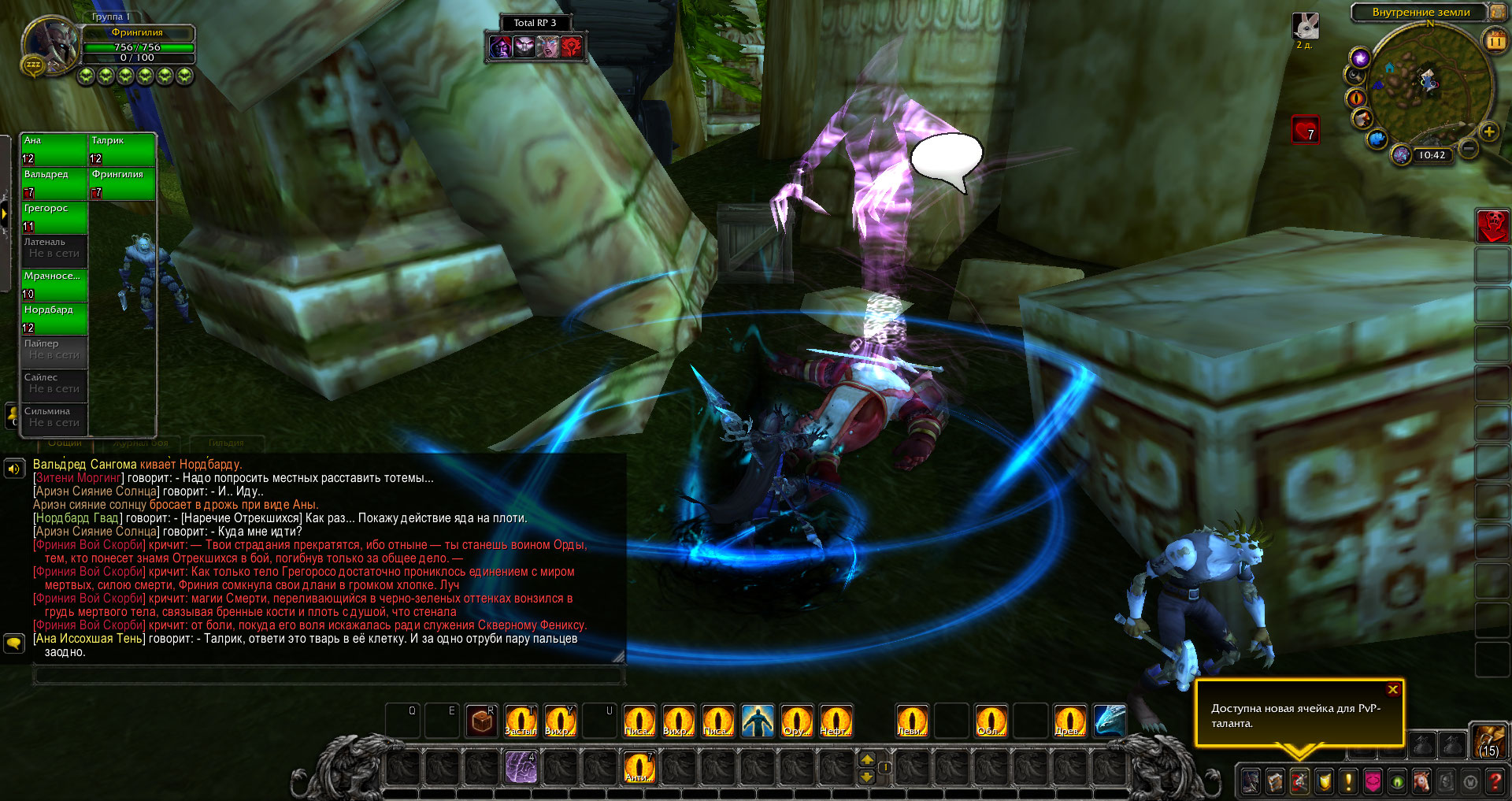
Task: Select Грегорос in the raid frame
Action: coord(54,217)
